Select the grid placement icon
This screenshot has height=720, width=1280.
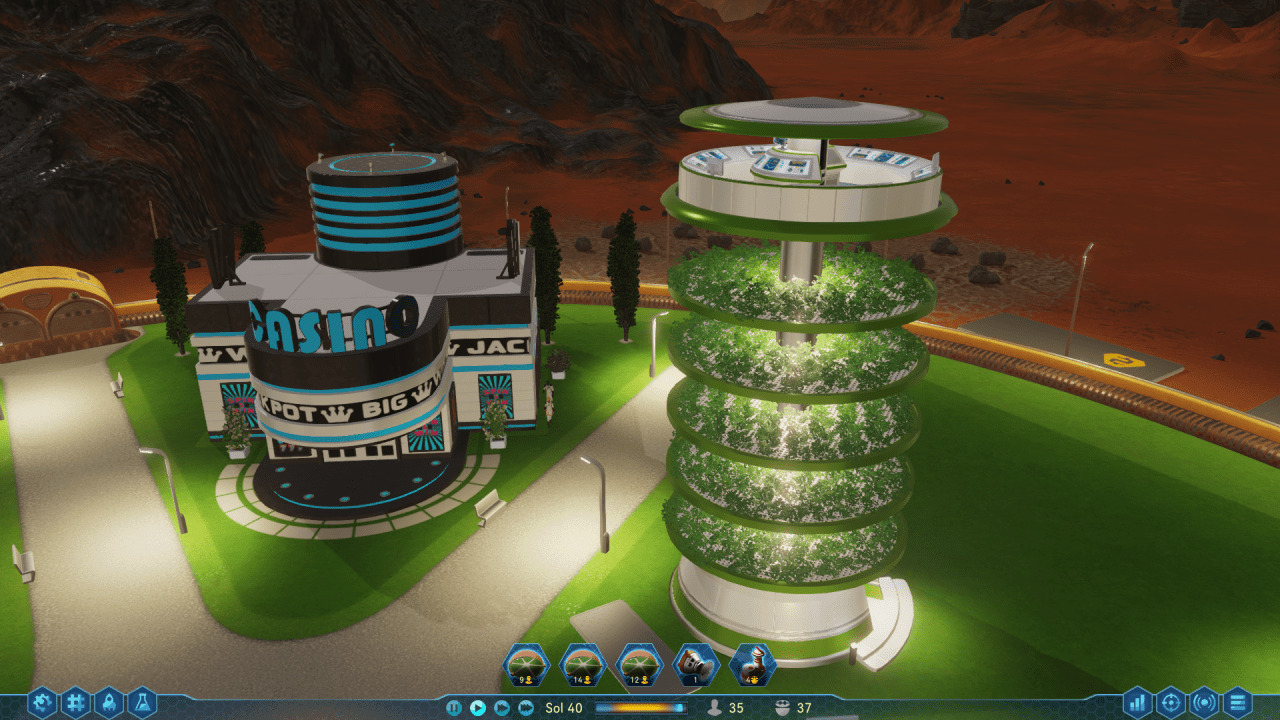tap(77, 700)
